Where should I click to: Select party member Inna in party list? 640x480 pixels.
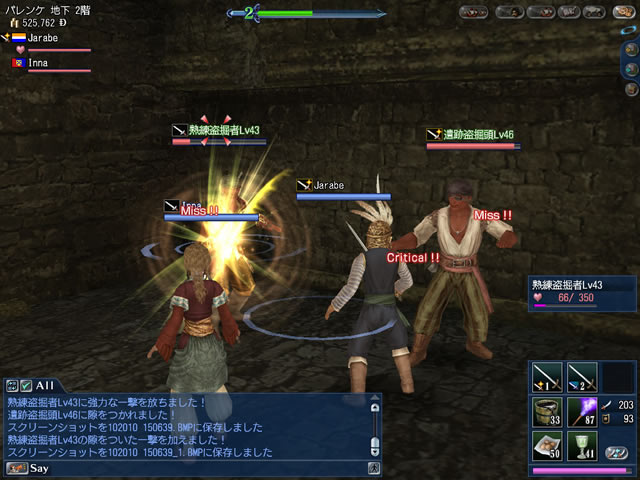pos(40,62)
